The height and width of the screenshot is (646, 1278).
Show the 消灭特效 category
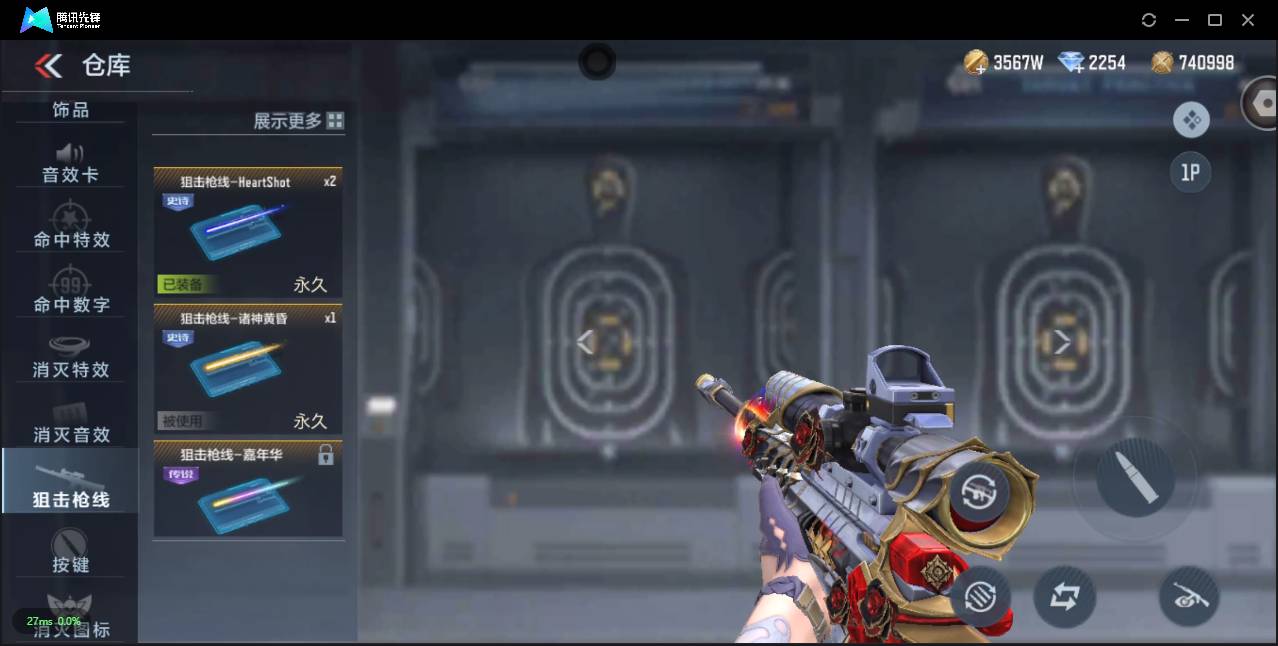pyautogui.click(x=70, y=357)
